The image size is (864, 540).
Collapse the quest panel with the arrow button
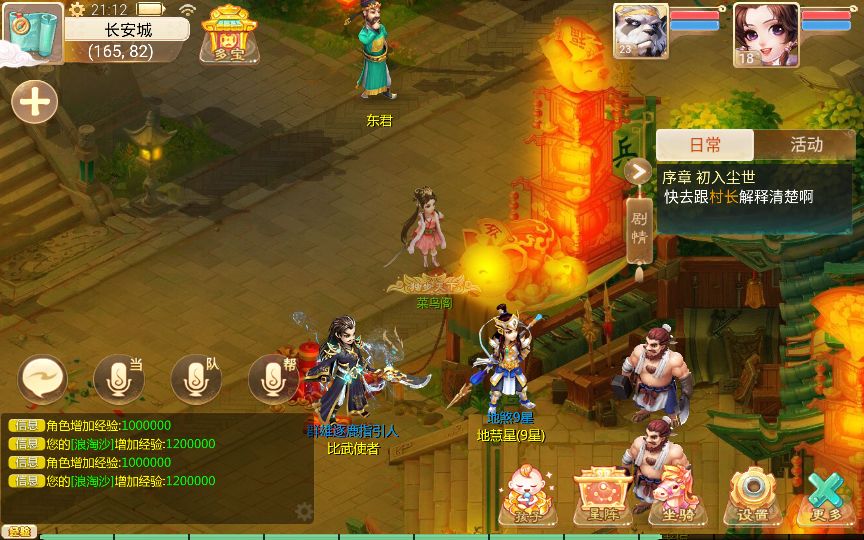(638, 171)
